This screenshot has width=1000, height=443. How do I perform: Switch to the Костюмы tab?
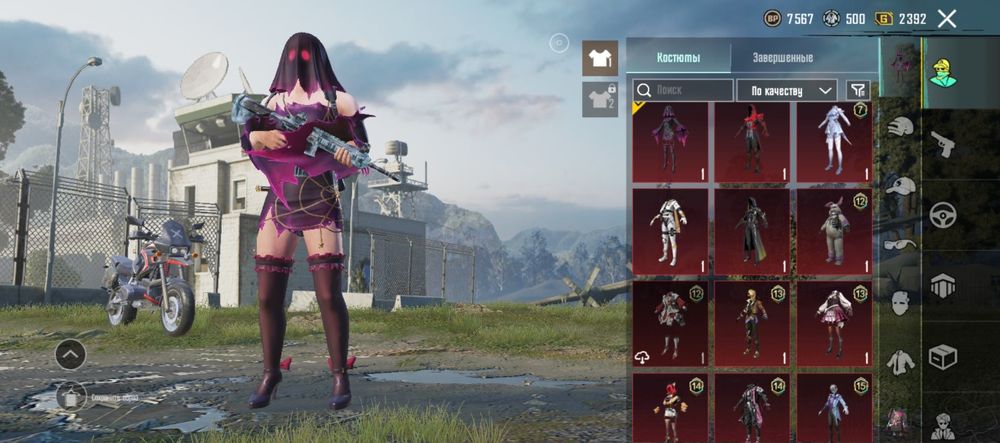(x=678, y=58)
